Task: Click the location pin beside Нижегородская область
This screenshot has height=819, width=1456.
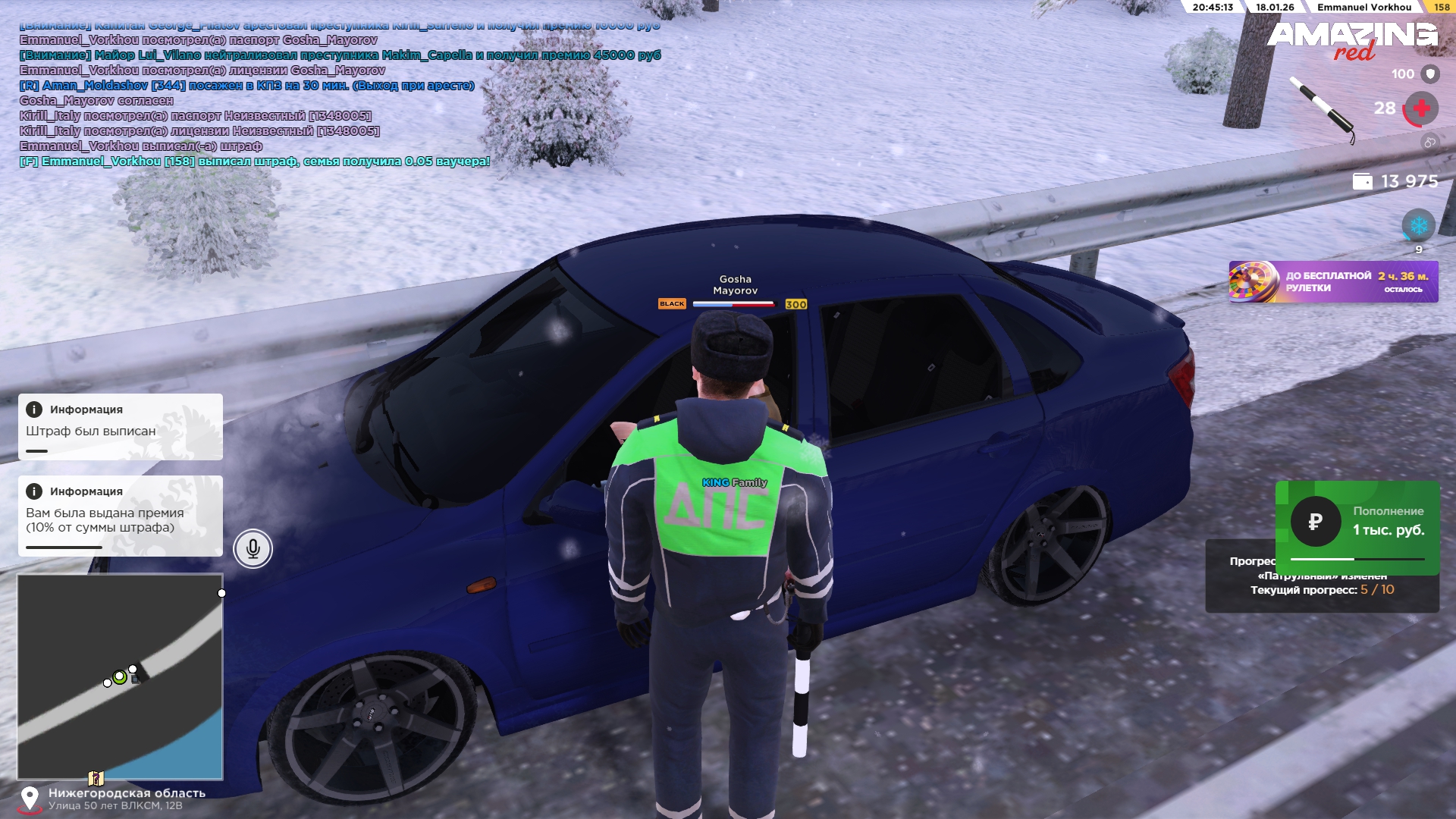Action: pos(30,798)
